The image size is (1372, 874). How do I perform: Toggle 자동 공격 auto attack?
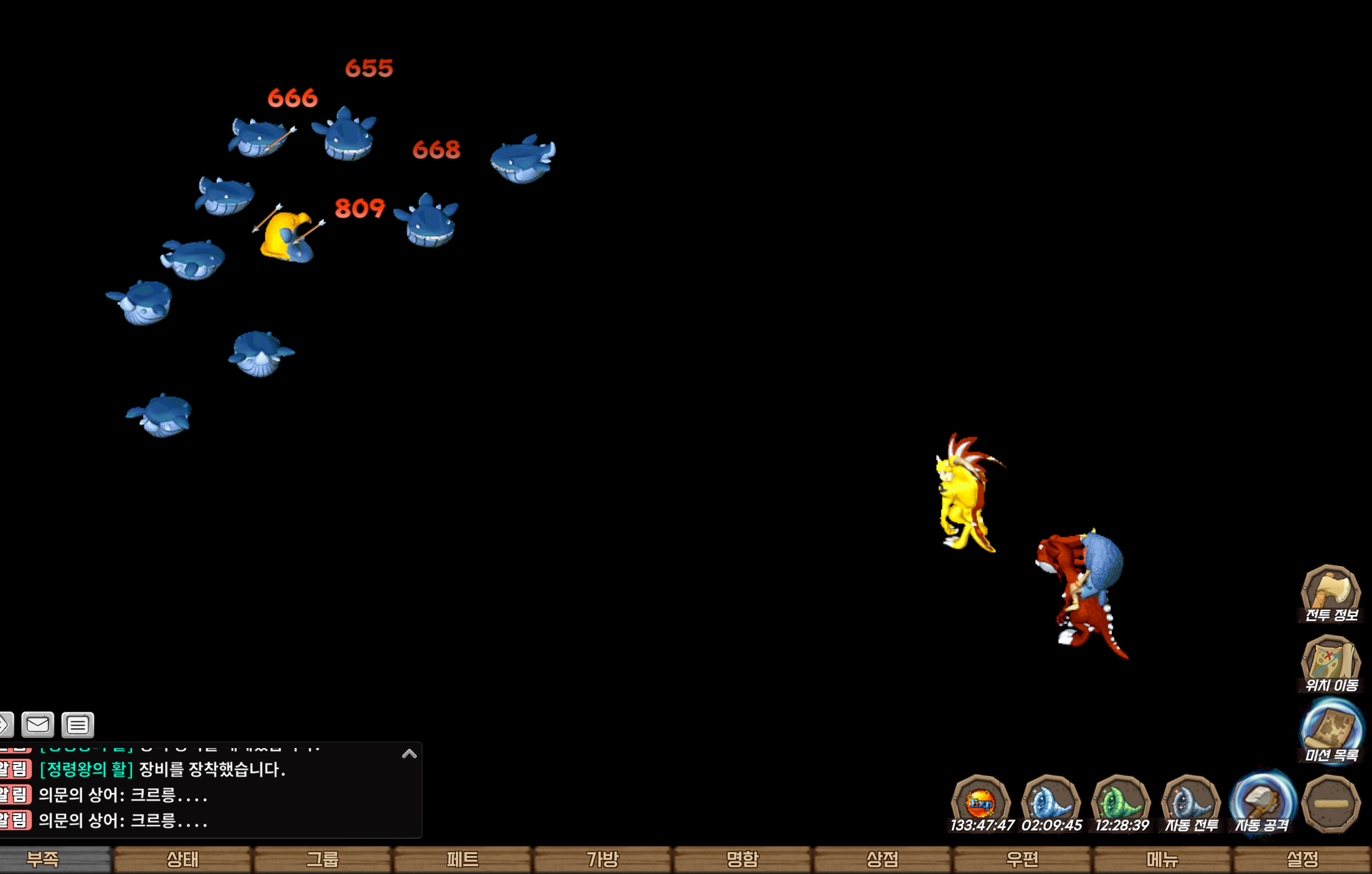point(1262,803)
